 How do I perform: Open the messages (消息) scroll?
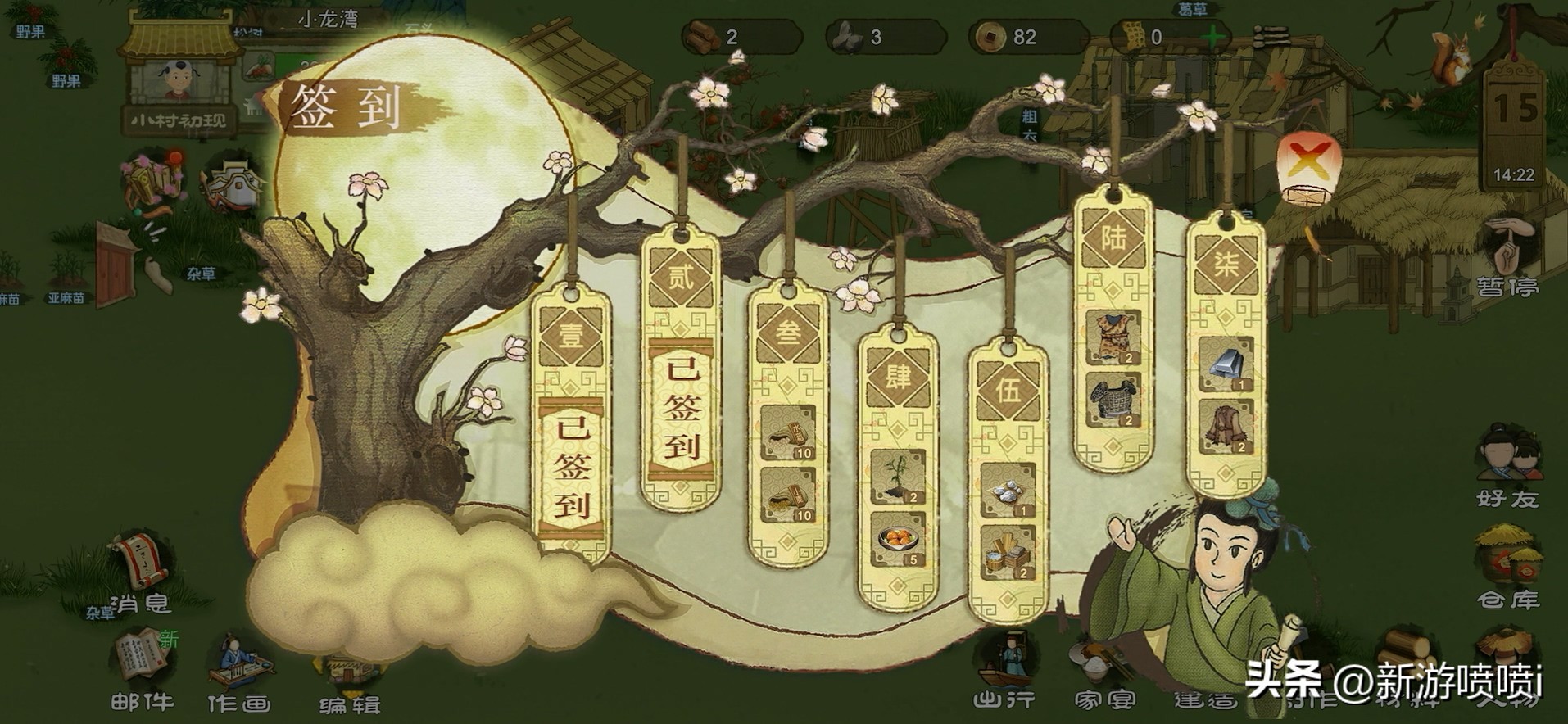[141, 573]
